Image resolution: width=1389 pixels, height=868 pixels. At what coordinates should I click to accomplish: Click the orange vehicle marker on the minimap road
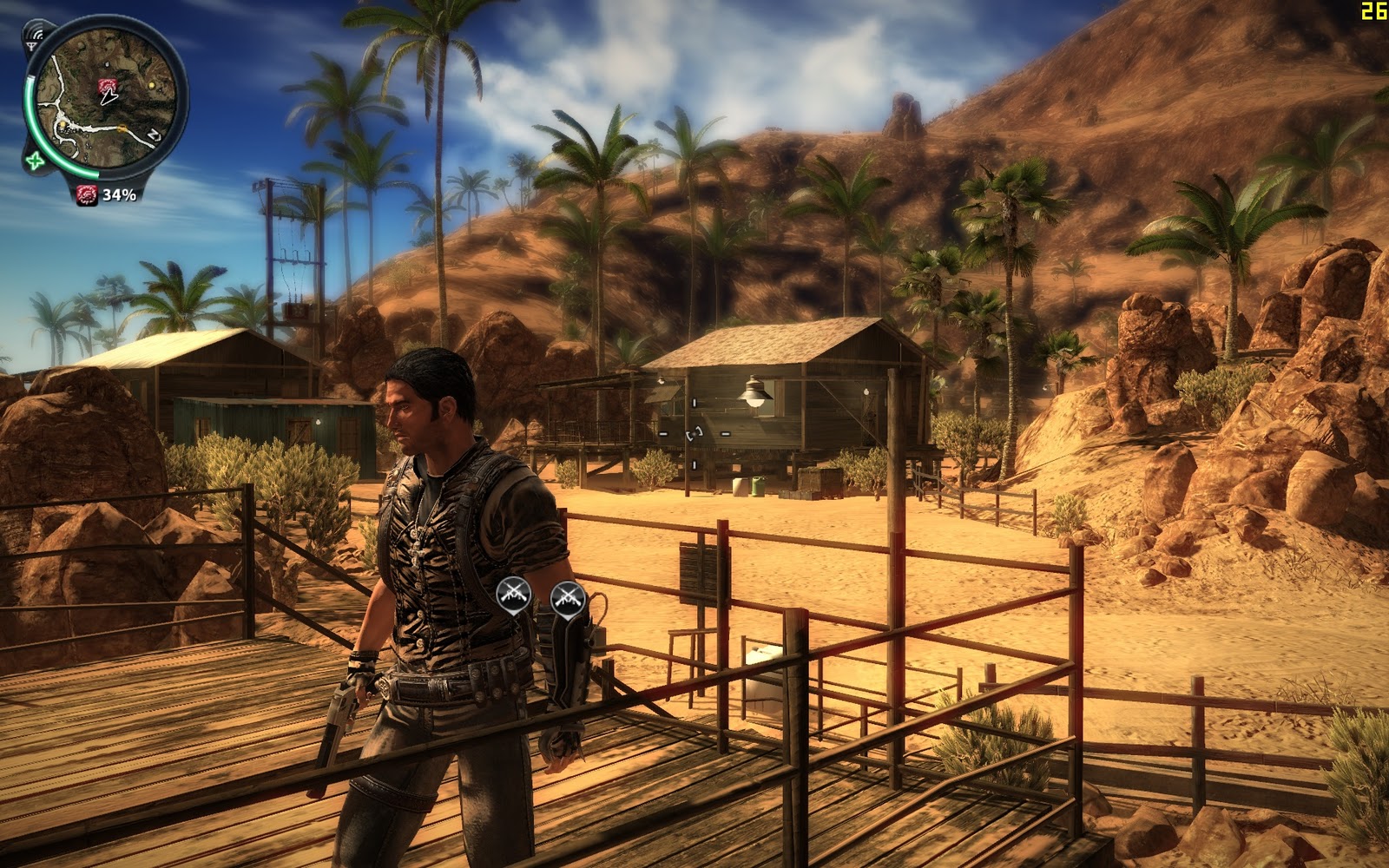pyautogui.click(x=122, y=128)
